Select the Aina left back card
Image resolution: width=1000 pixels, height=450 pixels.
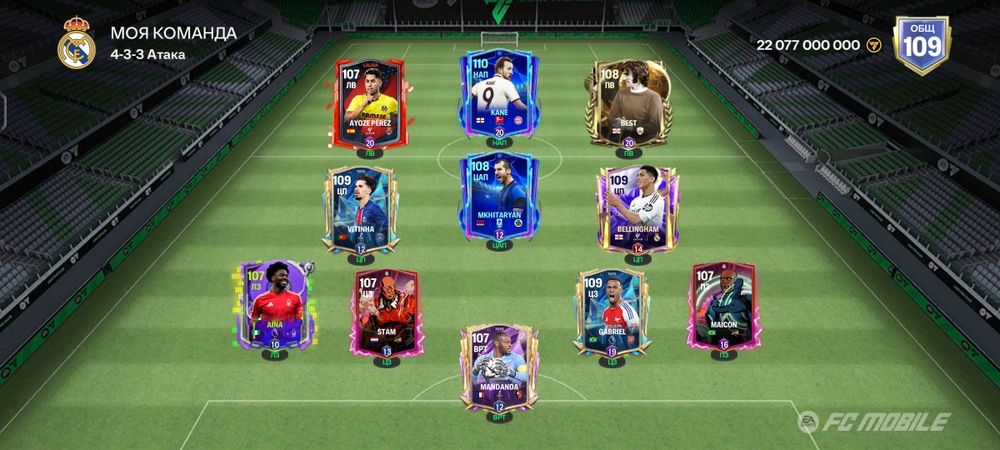pos(274,303)
